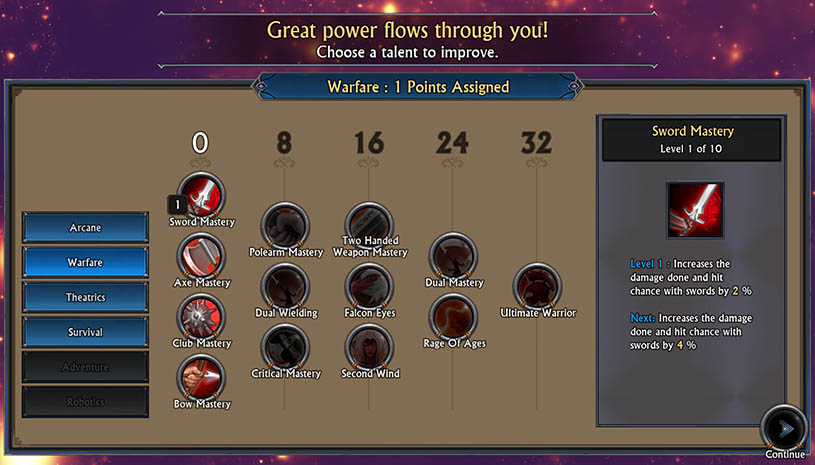Viewport: 815px width, 465px height.
Task: Click the Bow Mastery talent icon
Action: pos(202,378)
